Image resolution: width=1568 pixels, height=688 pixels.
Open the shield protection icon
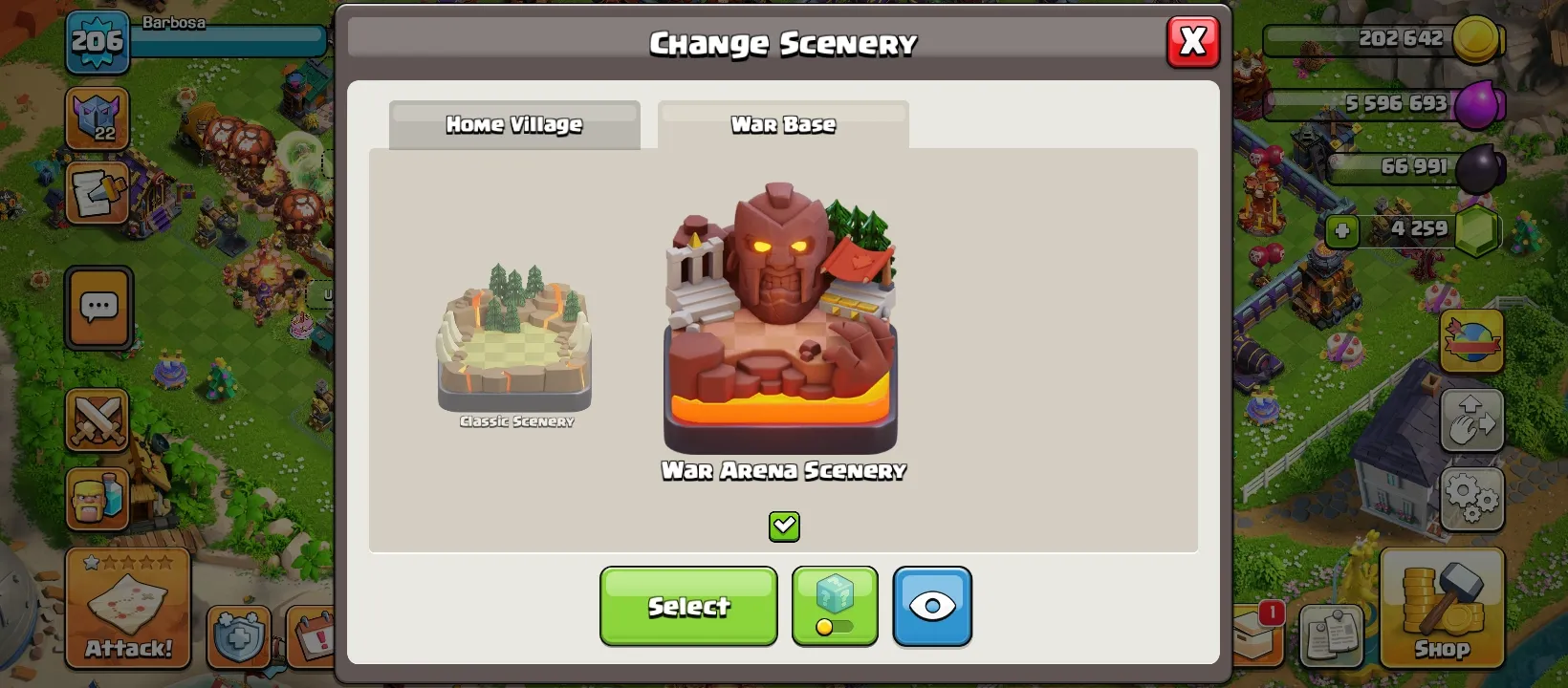(238, 636)
